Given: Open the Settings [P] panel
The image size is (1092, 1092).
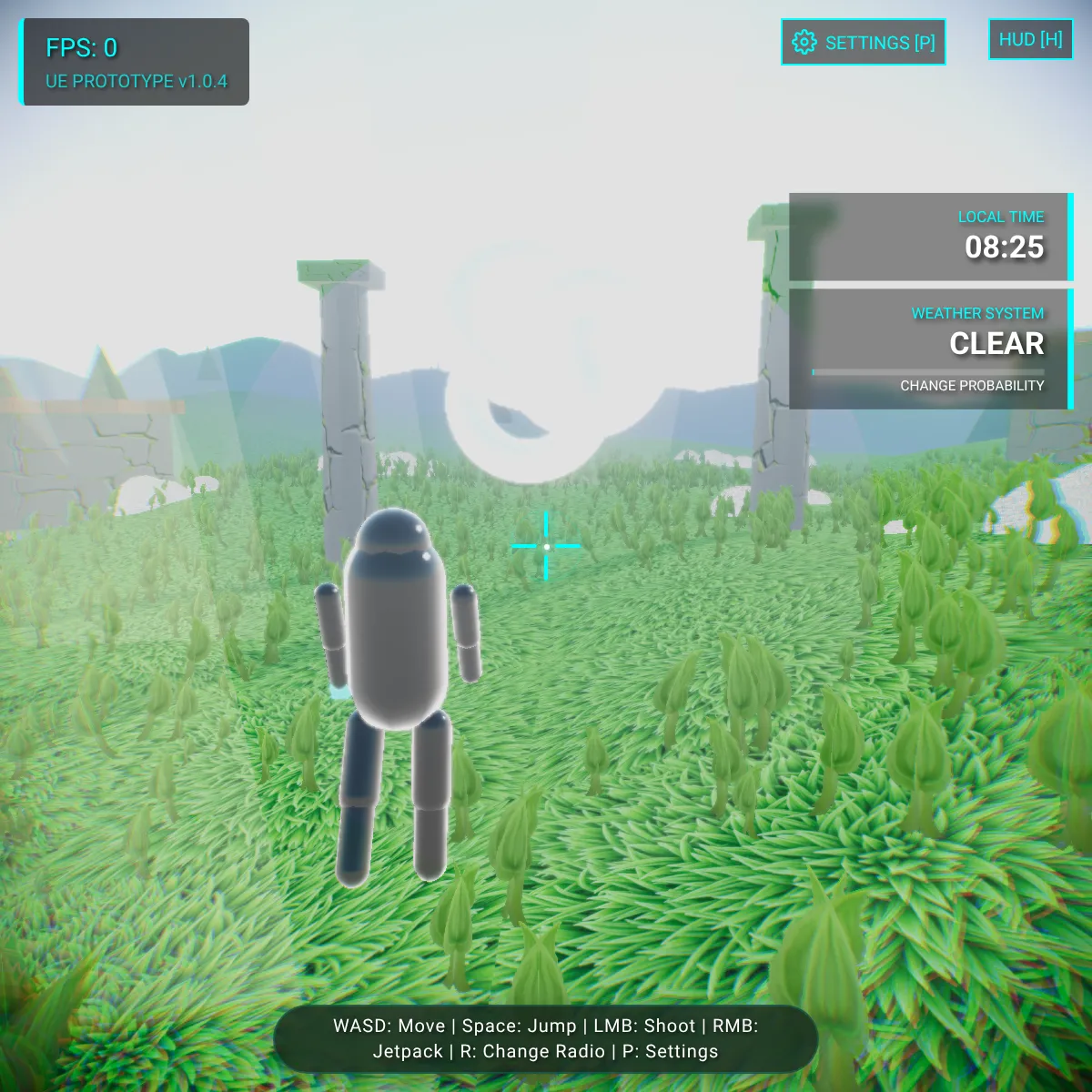Looking at the screenshot, I should [x=863, y=43].
